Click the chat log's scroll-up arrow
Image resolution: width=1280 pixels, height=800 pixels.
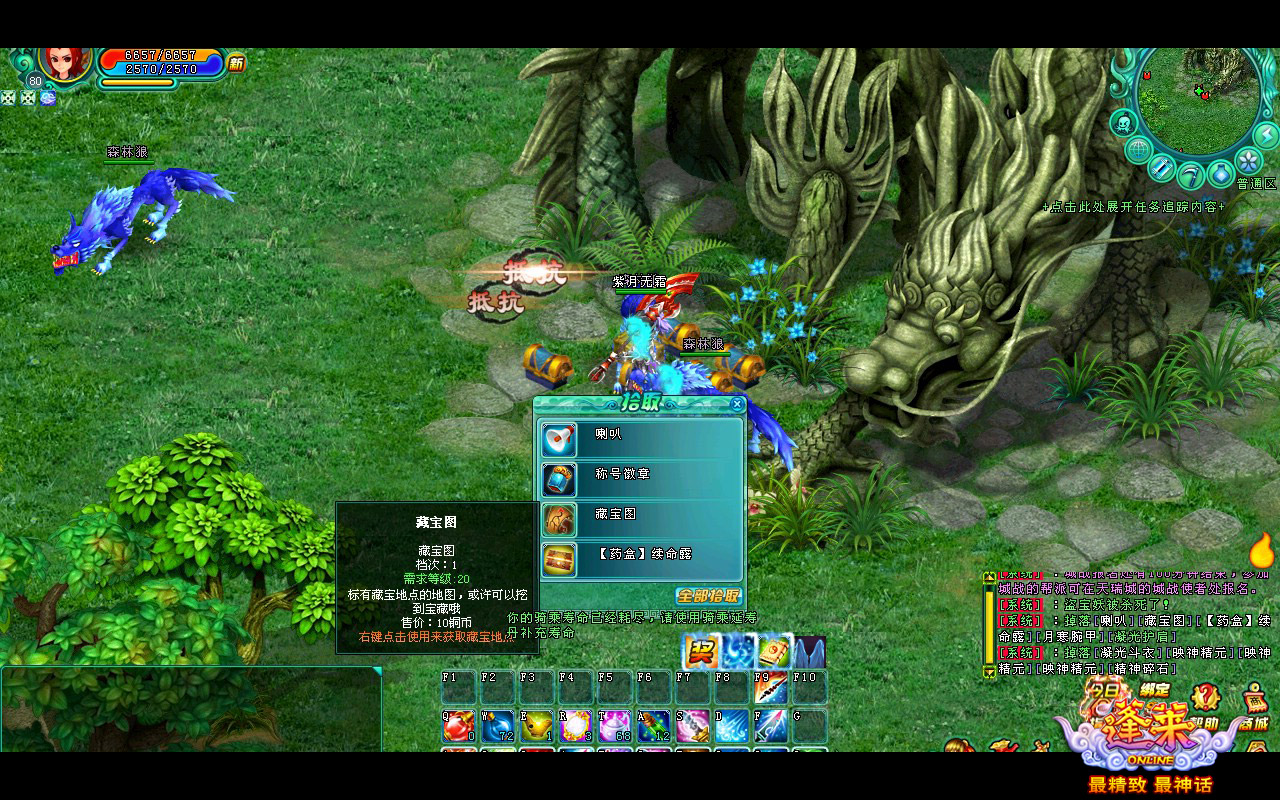(x=990, y=577)
